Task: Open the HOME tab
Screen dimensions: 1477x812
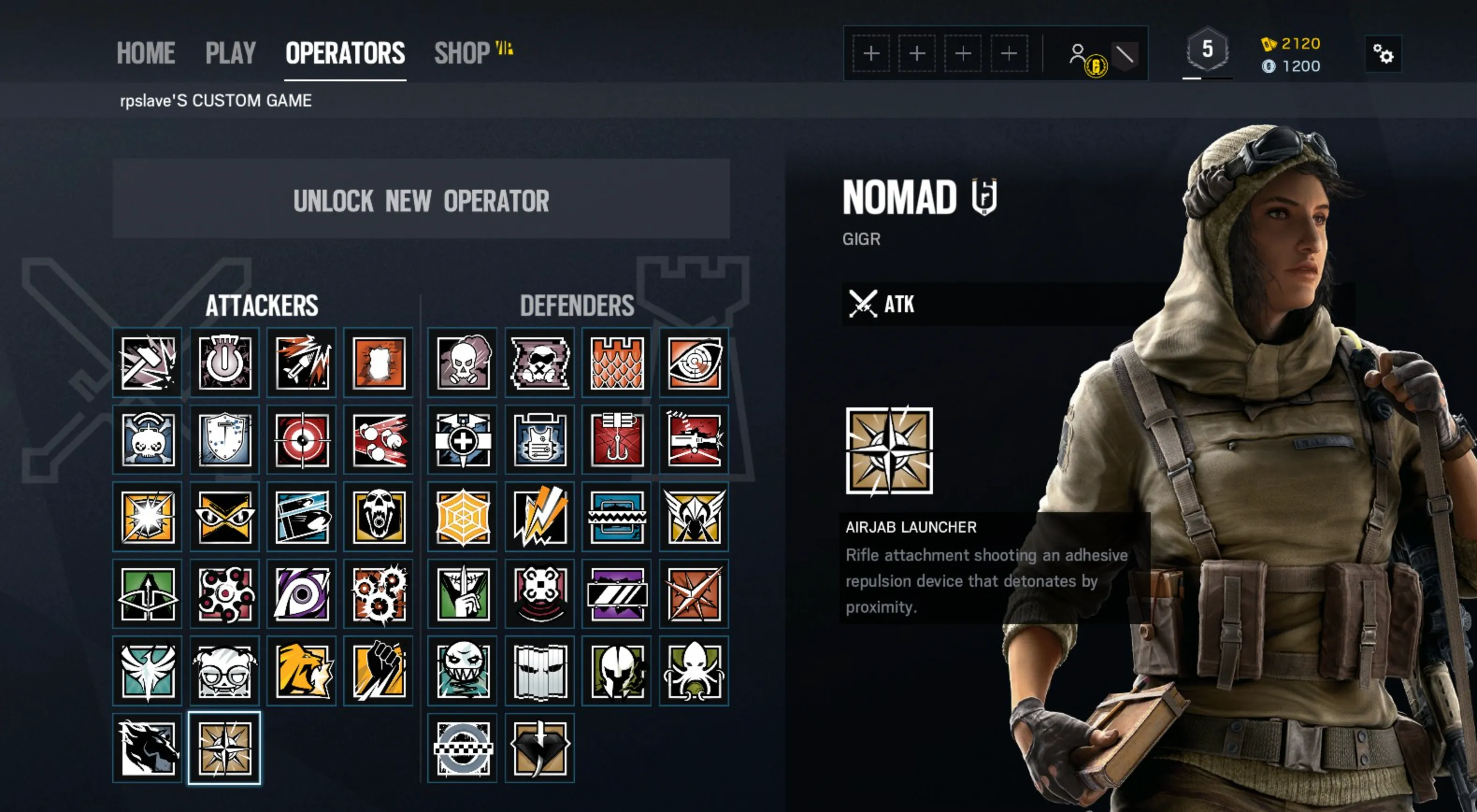Action: (x=146, y=53)
